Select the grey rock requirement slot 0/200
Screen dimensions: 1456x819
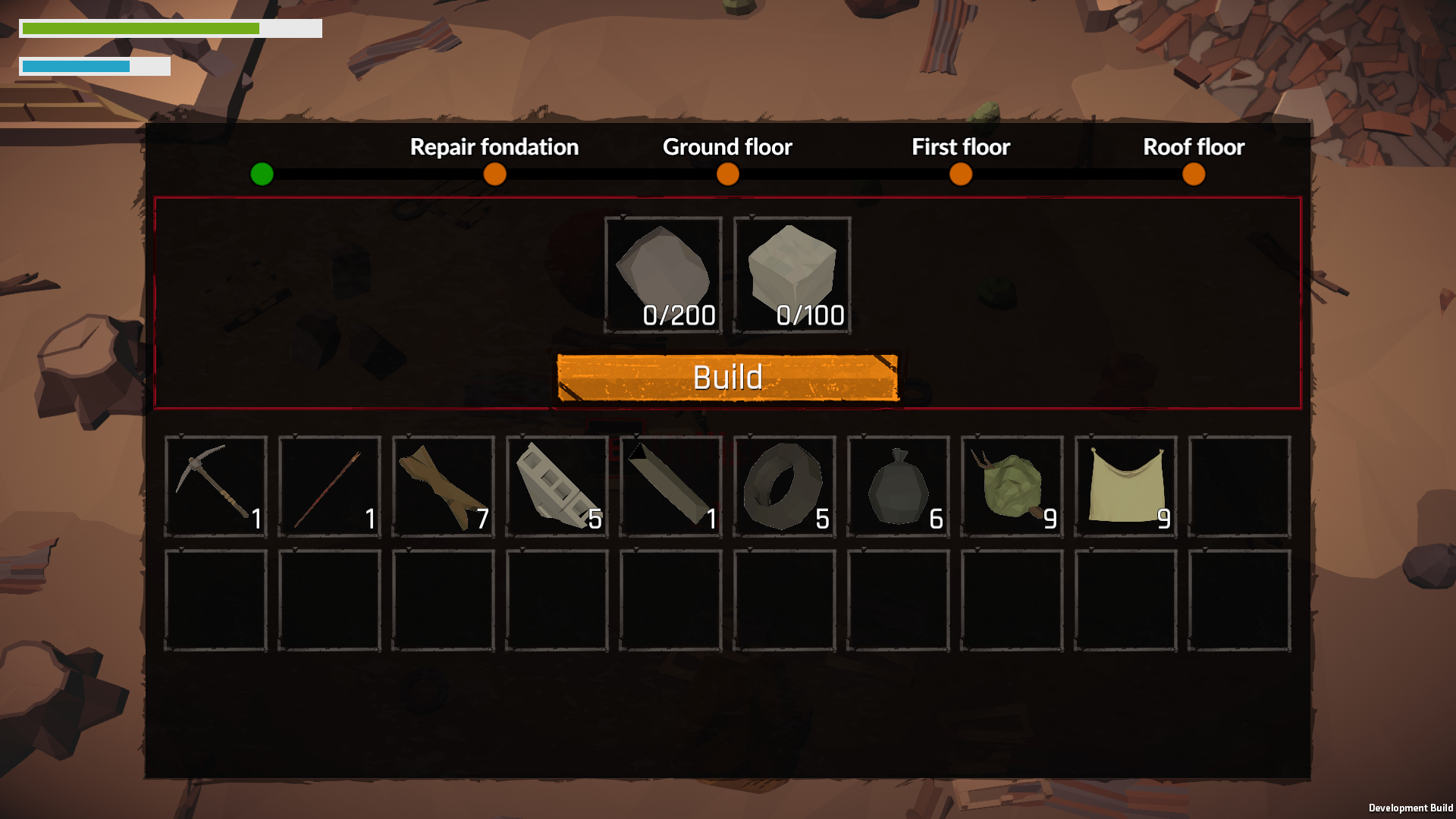tap(664, 275)
